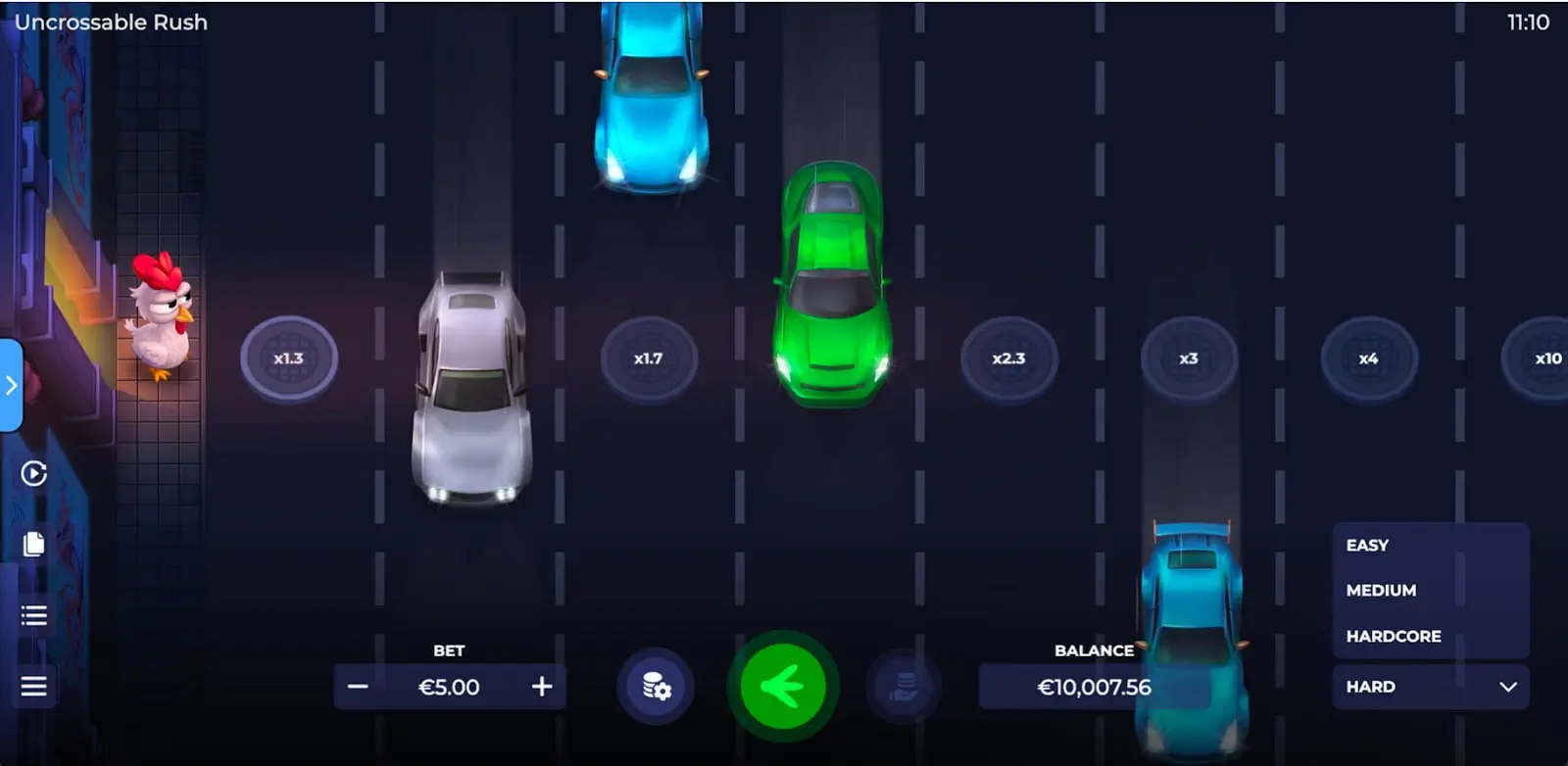Click the cashout hand-with-coins icon
The height and width of the screenshot is (766, 1568).
click(x=905, y=687)
